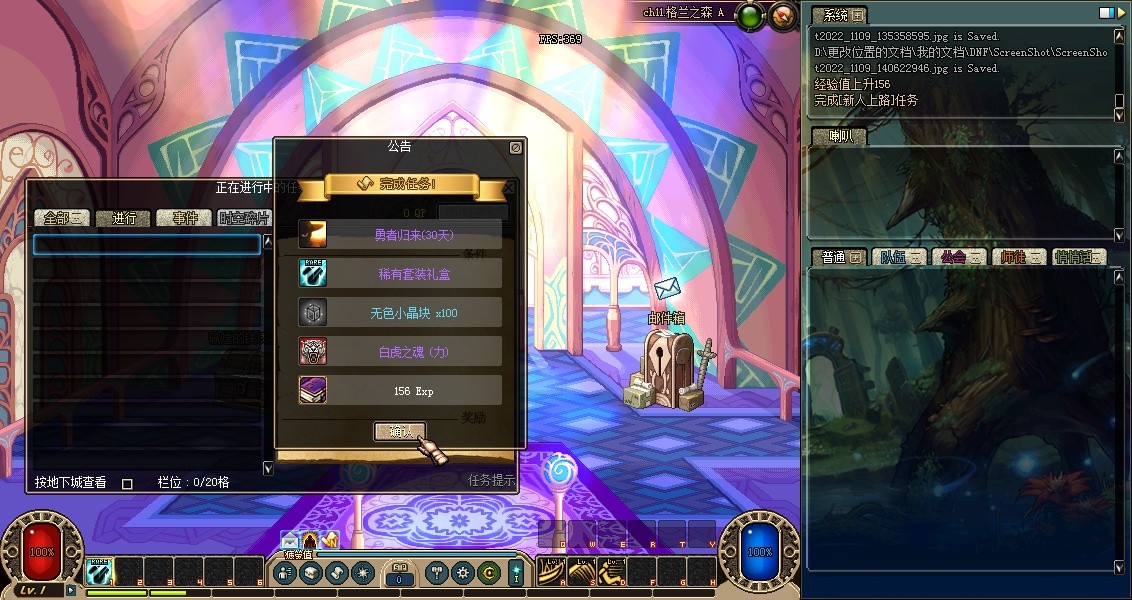Close the 公告 announcement window
The image size is (1132, 600).
tap(515, 147)
